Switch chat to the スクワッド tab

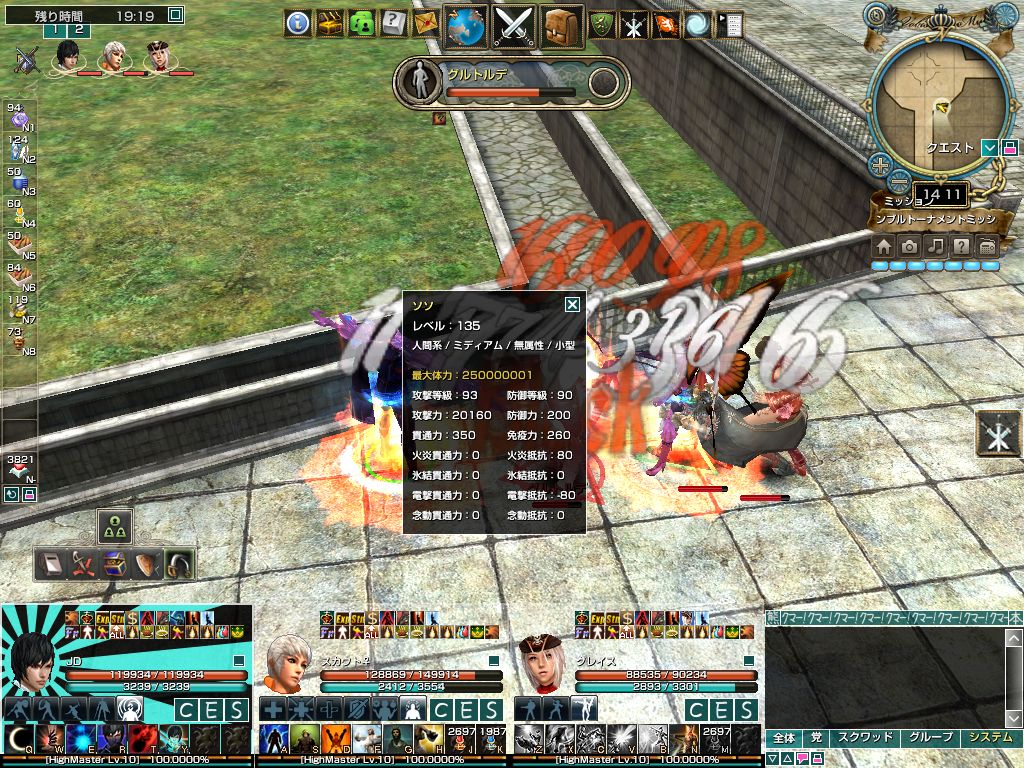pyautogui.click(x=863, y=738)
